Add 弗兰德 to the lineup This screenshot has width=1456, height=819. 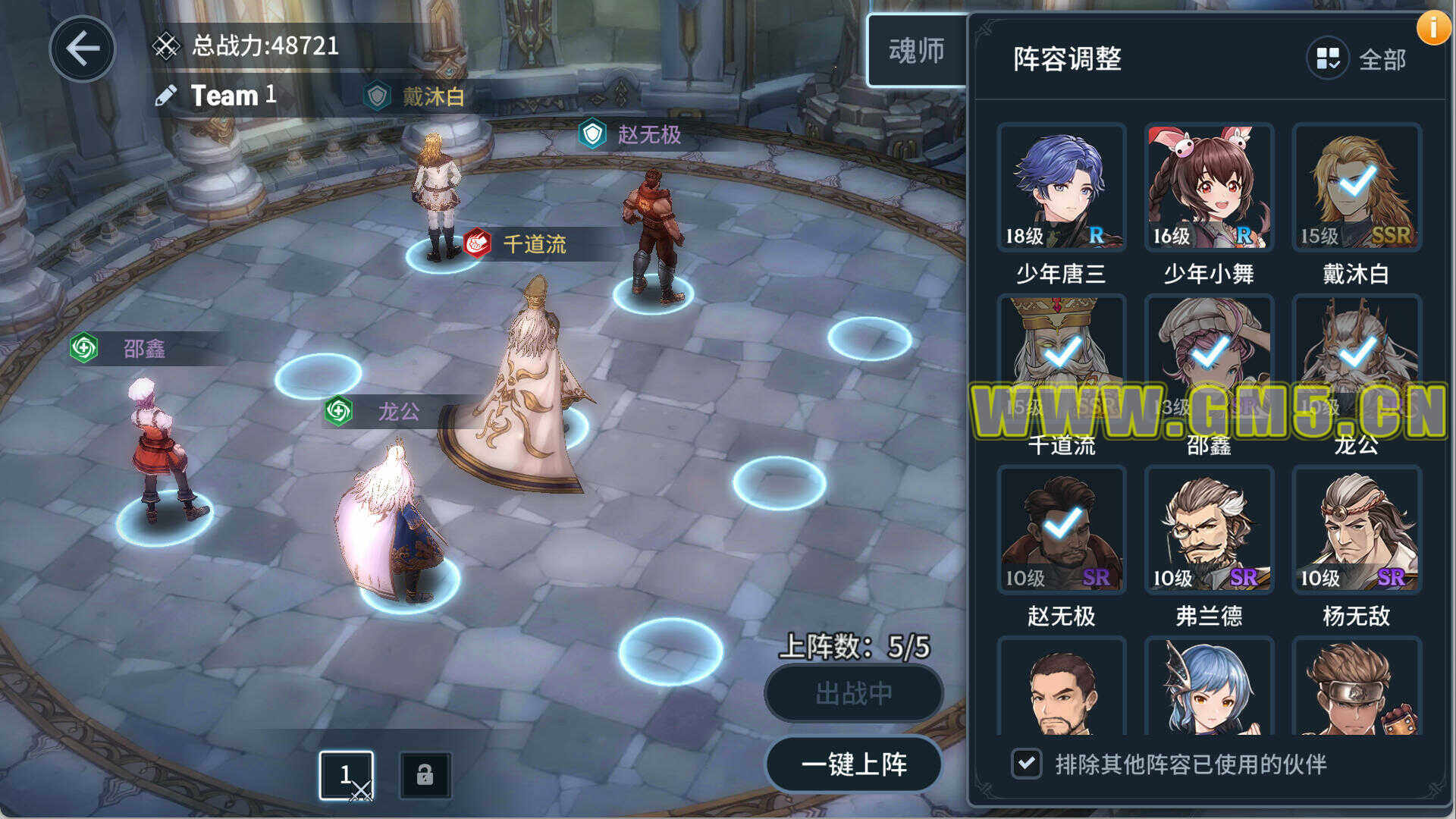click(x=1209, y=530)
